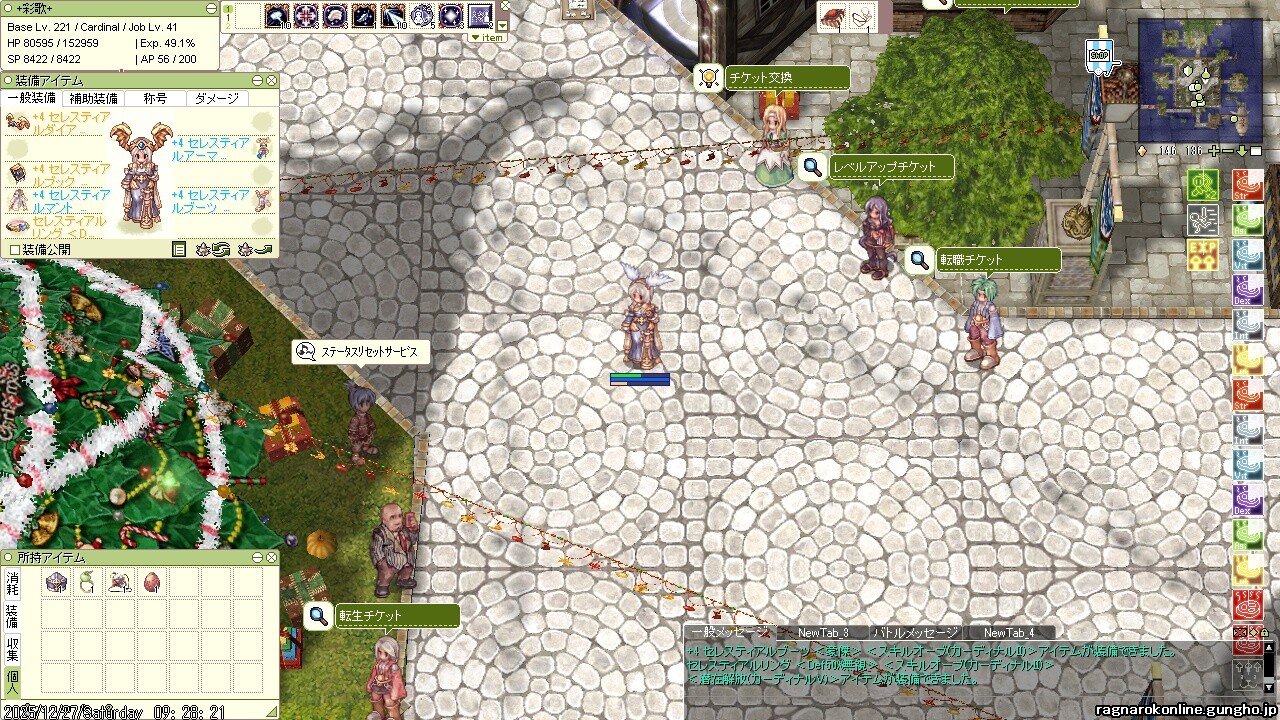Select the red egg item in inventory
The height and width of the screenshot is (720, 1280).
[x=152, y=582]
